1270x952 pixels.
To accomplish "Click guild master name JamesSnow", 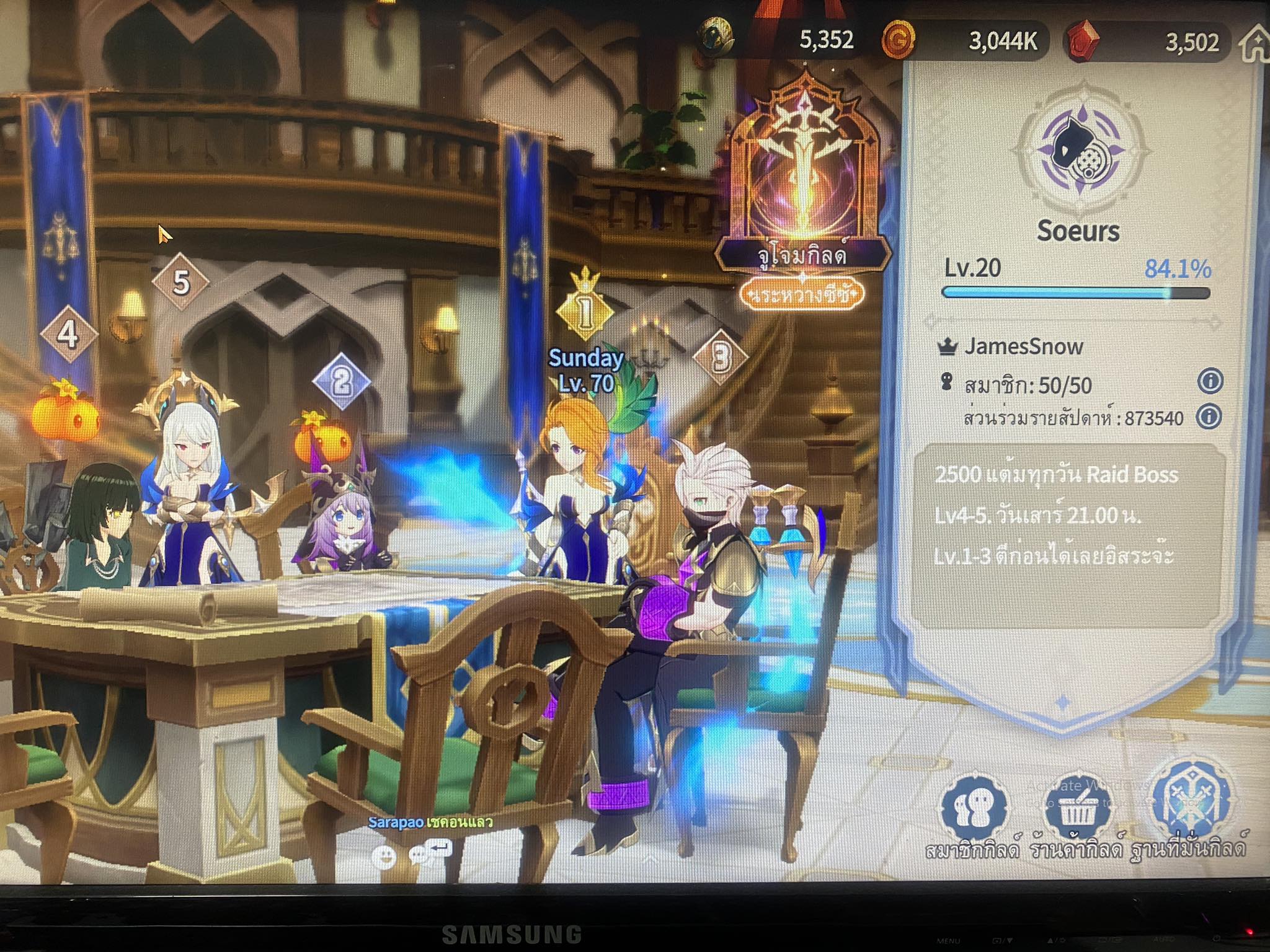I will pos(1023,346).
